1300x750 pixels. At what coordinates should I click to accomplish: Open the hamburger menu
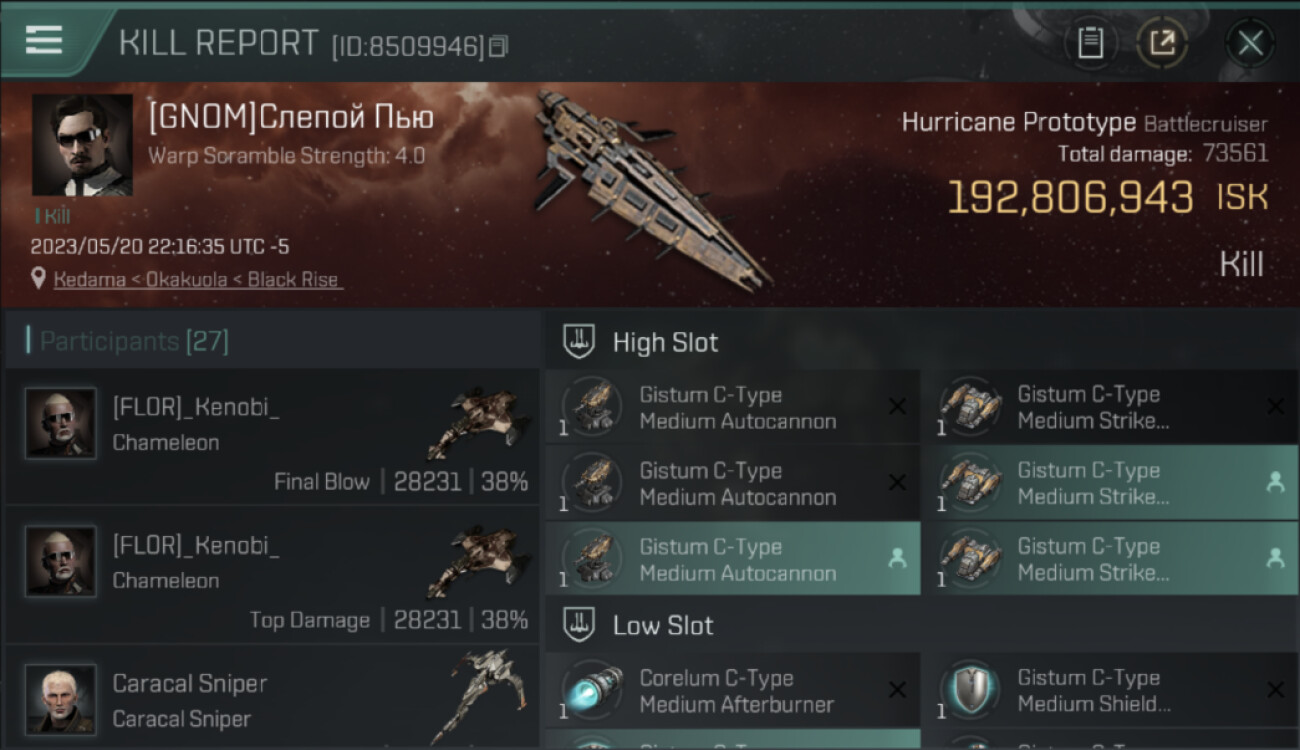44,40
